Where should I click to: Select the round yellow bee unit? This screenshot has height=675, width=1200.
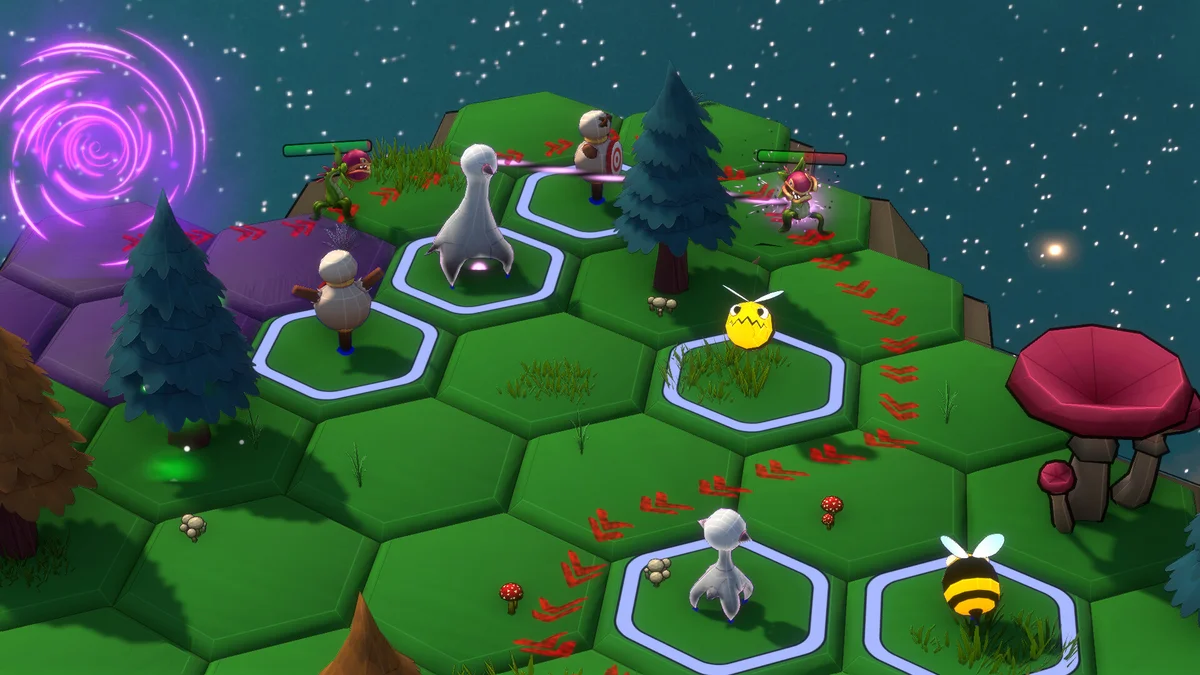[751, 321]
